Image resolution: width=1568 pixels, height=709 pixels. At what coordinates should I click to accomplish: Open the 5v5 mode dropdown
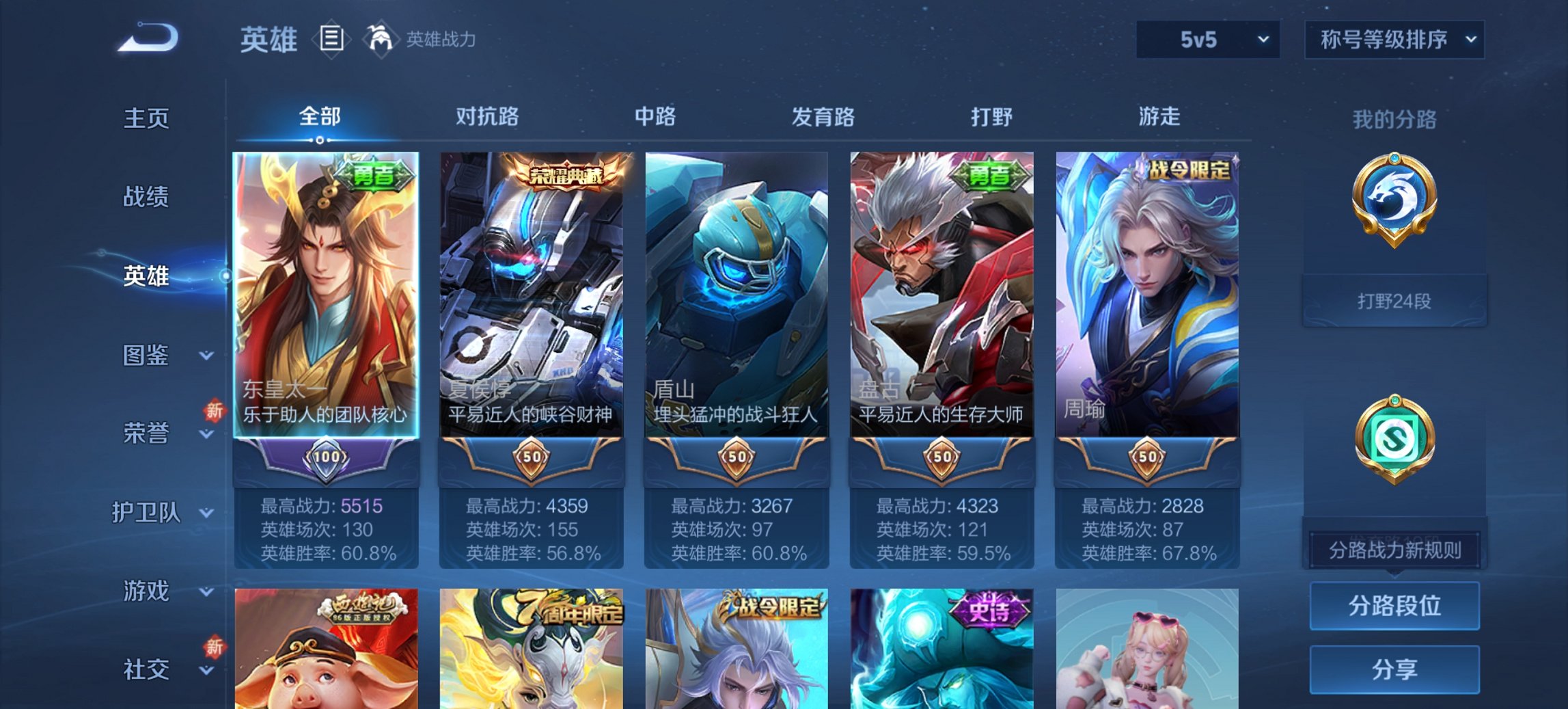[x=1207, y=39]
